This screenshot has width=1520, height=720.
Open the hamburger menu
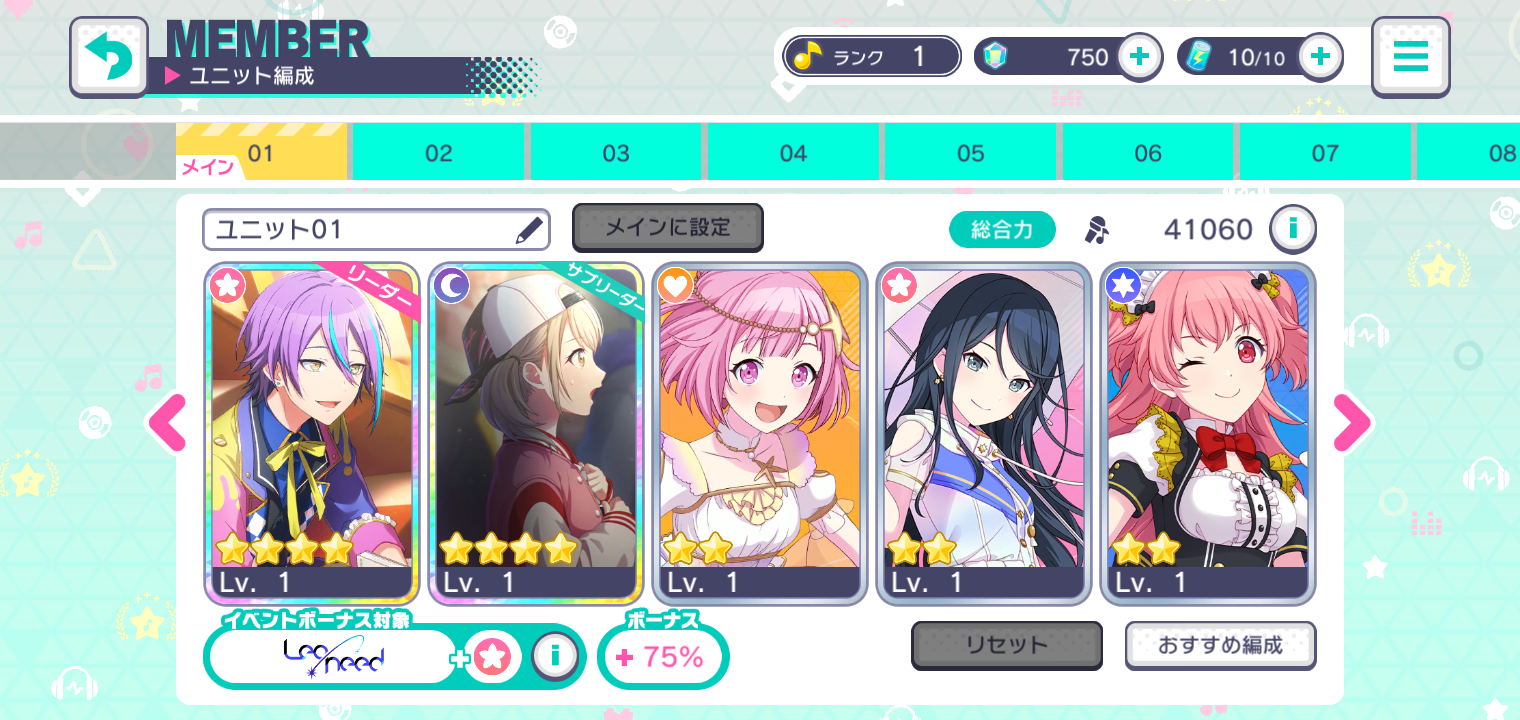(x=1410, y=57)
